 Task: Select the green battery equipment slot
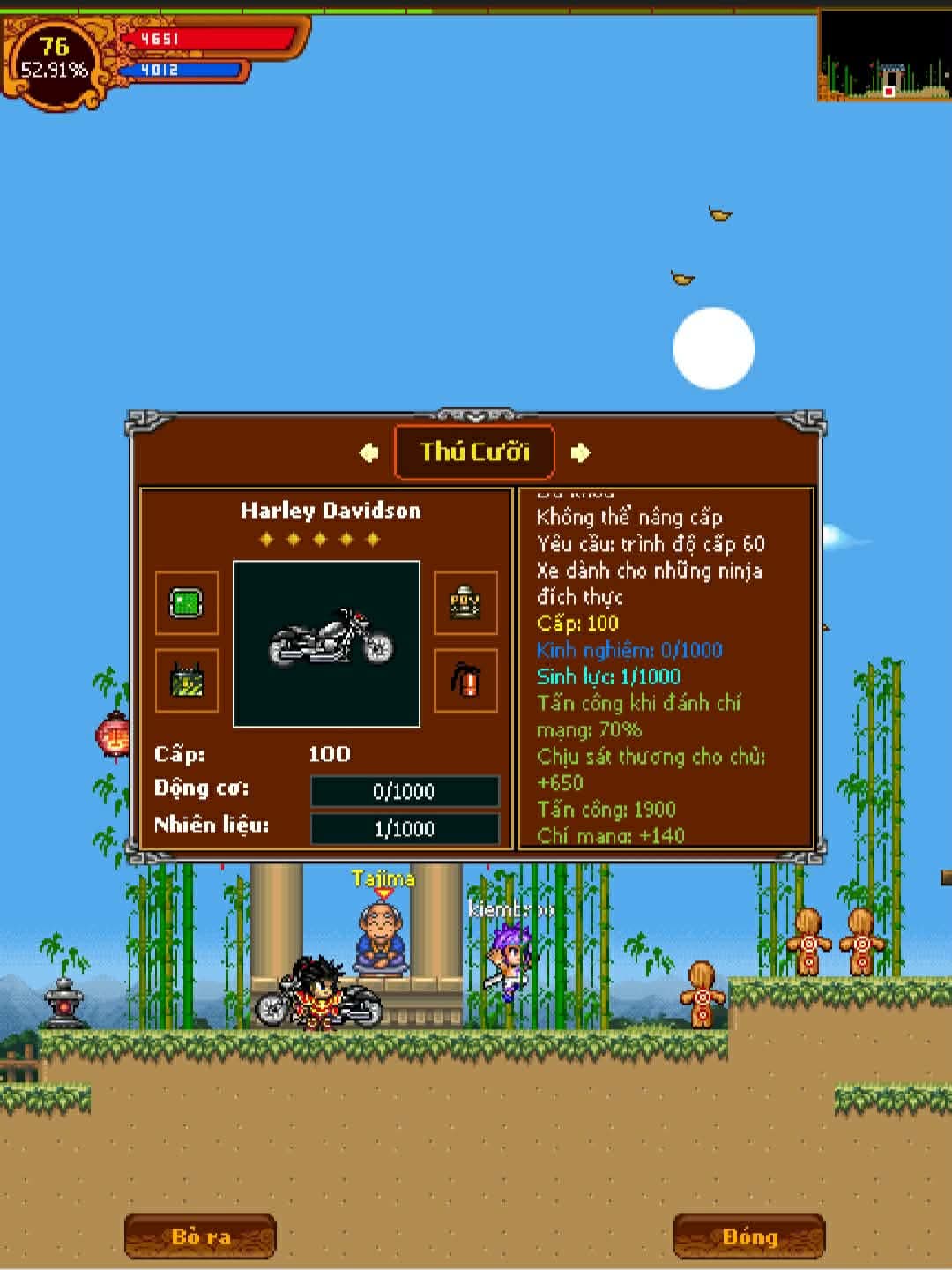point(187,681)
